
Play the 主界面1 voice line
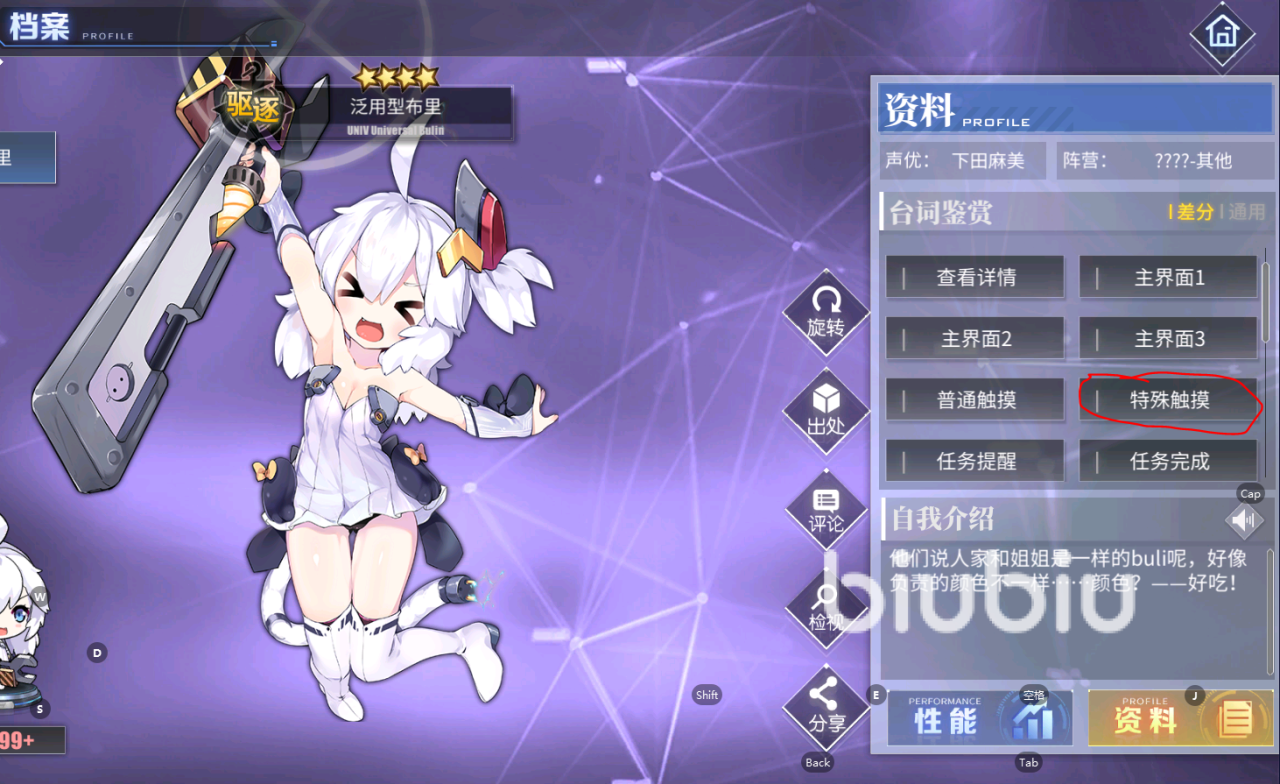click(x=1168, y=278)
